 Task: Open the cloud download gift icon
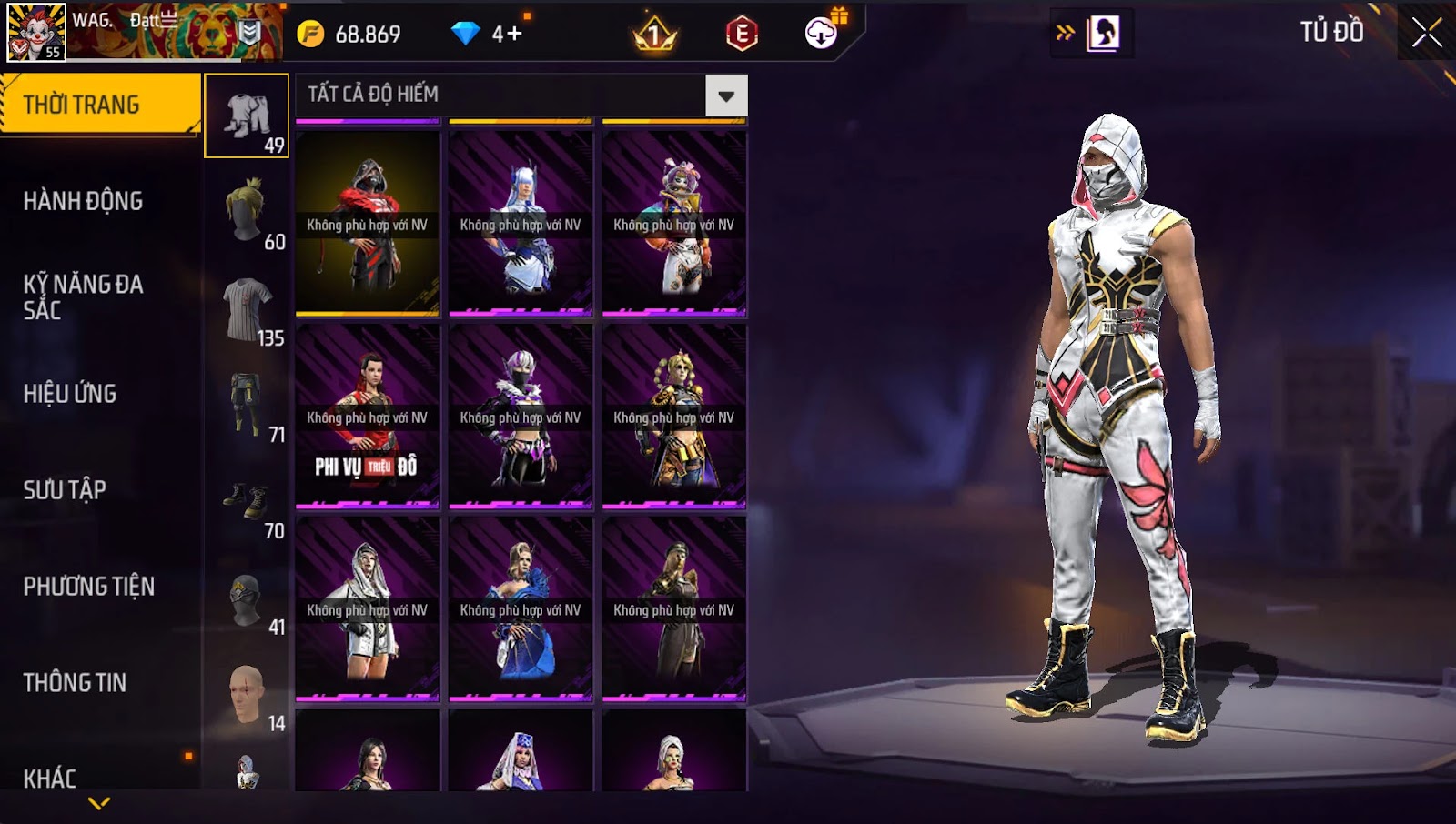[x=822, y=34]
